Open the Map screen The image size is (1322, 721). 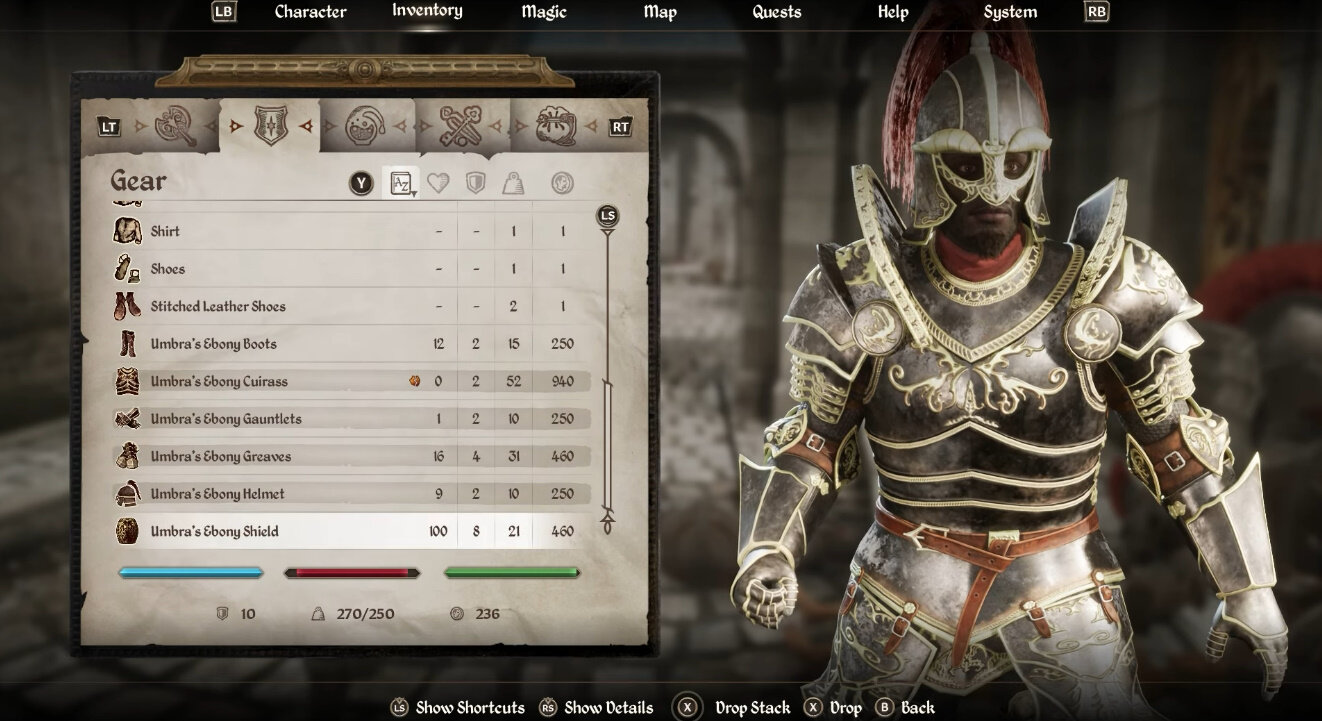point(659,12)
